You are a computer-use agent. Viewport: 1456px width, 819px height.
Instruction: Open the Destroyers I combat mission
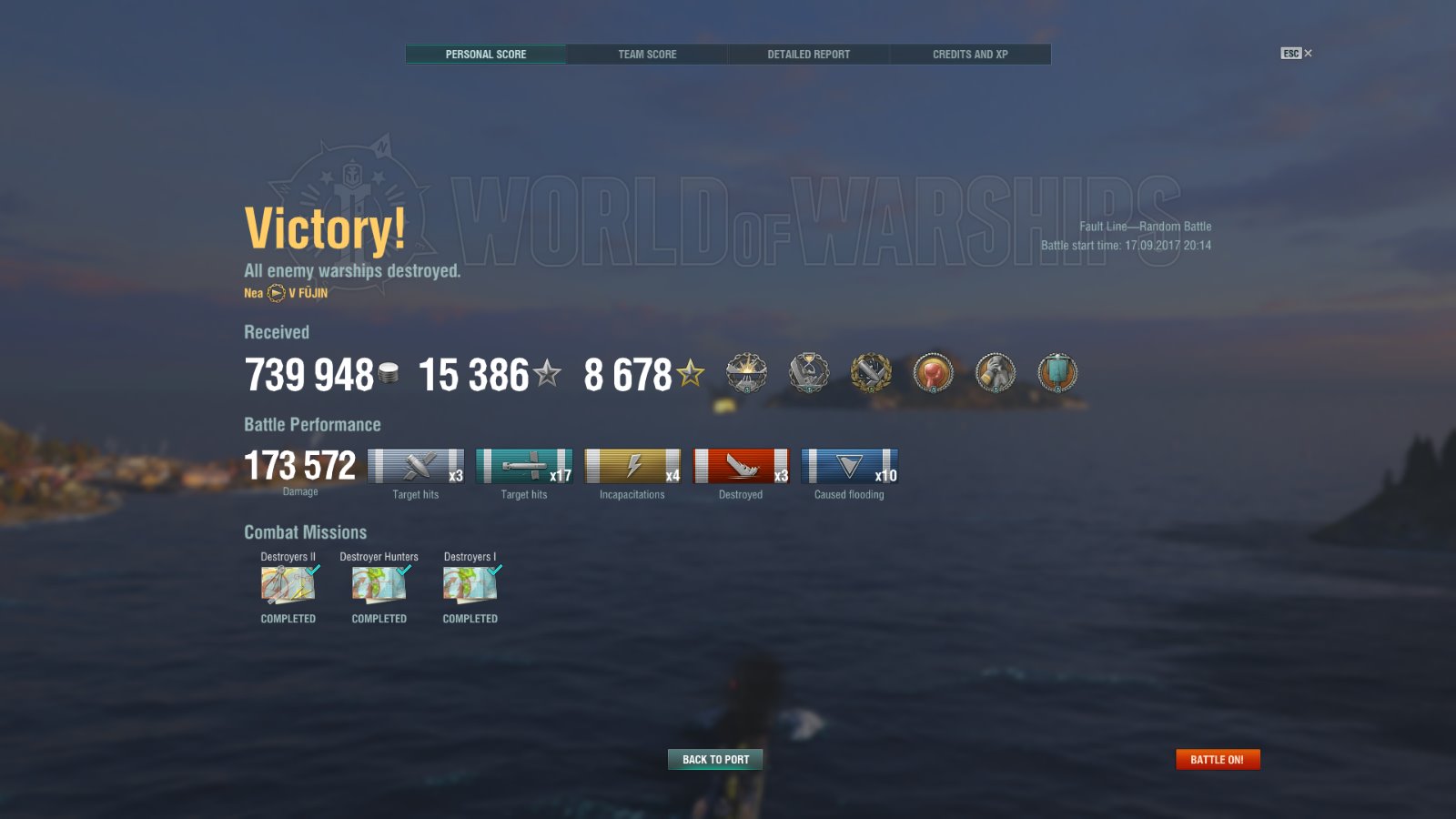pos(470,585)
